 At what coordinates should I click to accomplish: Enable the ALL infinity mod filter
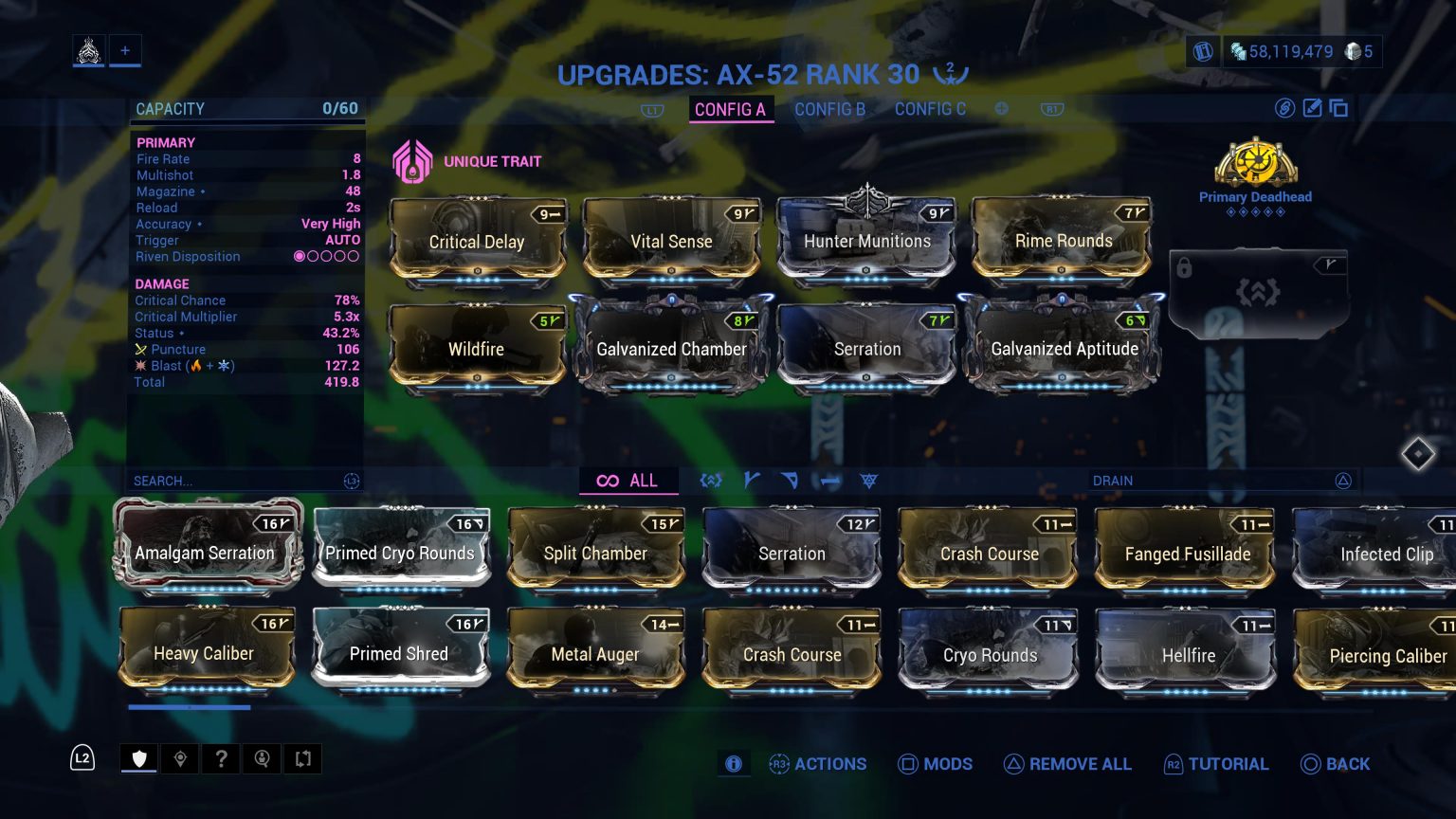coord(628,481)
